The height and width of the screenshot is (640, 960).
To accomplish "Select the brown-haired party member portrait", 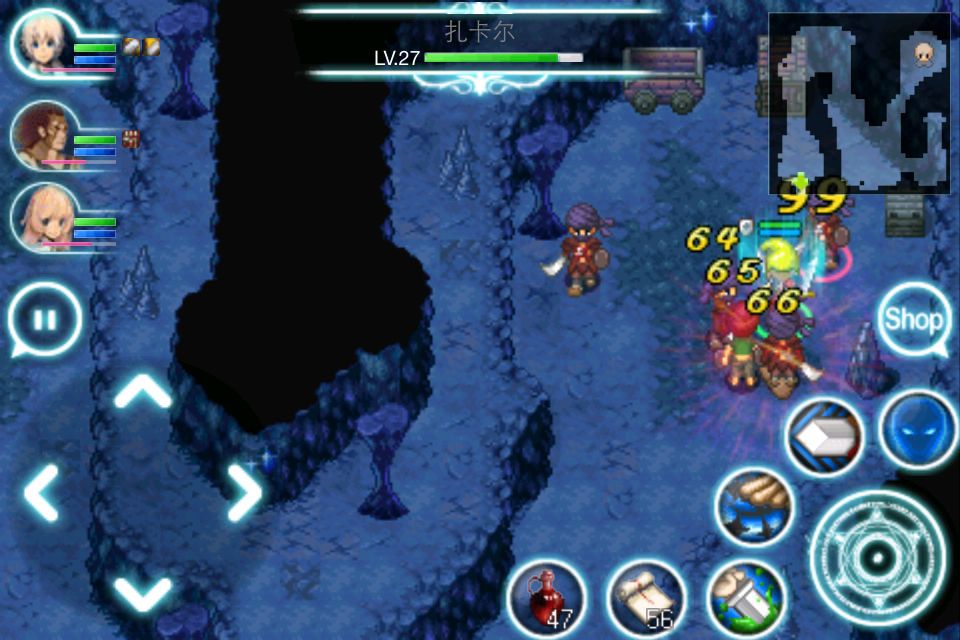I will 43,133.
